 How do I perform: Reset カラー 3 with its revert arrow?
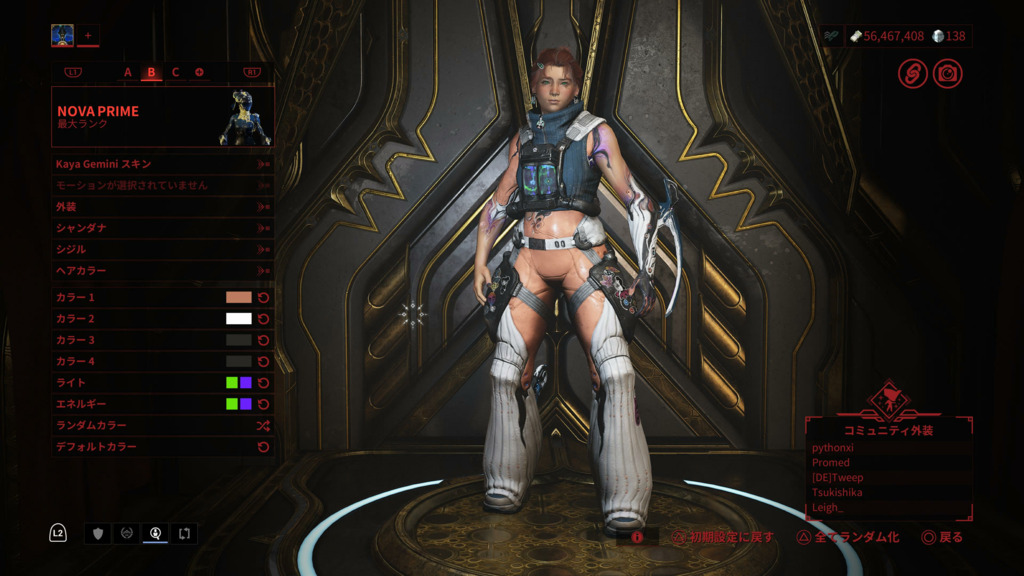[264, 340]
